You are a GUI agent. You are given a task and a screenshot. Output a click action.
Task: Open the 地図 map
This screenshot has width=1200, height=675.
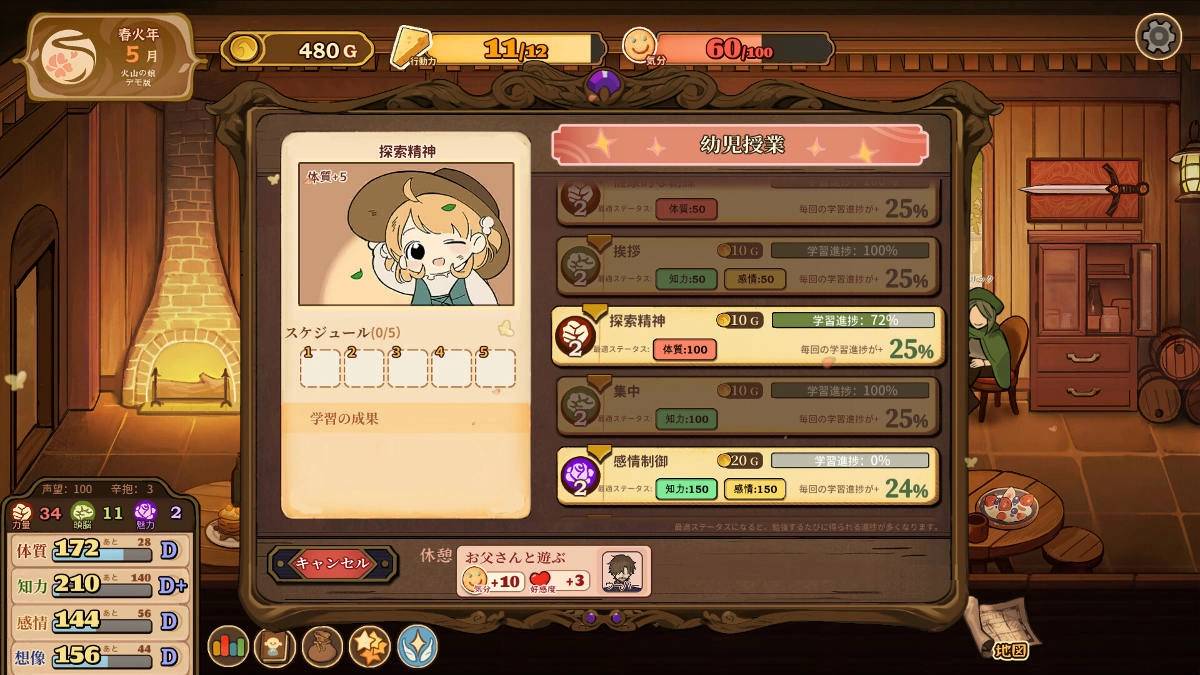[x=1001, y=630]
